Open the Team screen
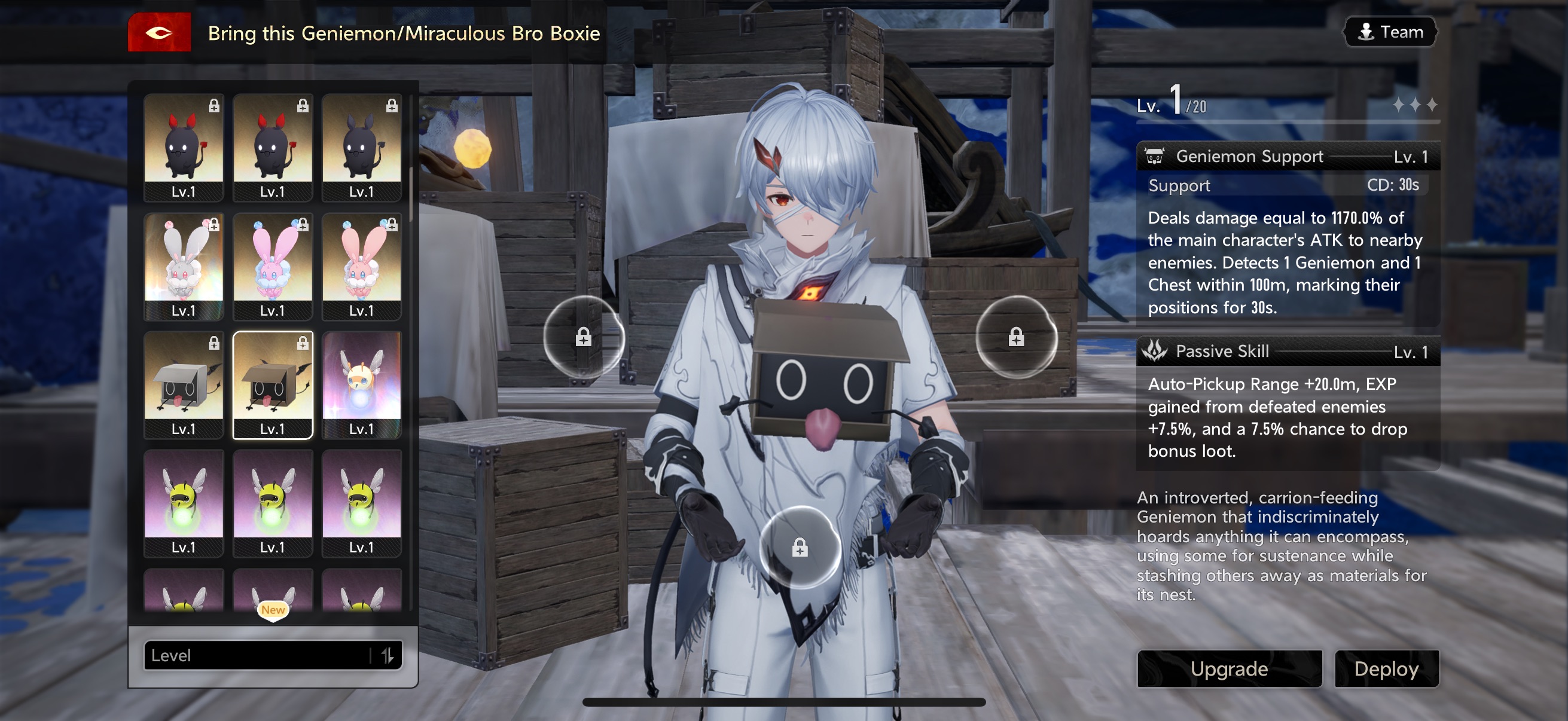1568x721 pixels. (x=1390, y=32)
